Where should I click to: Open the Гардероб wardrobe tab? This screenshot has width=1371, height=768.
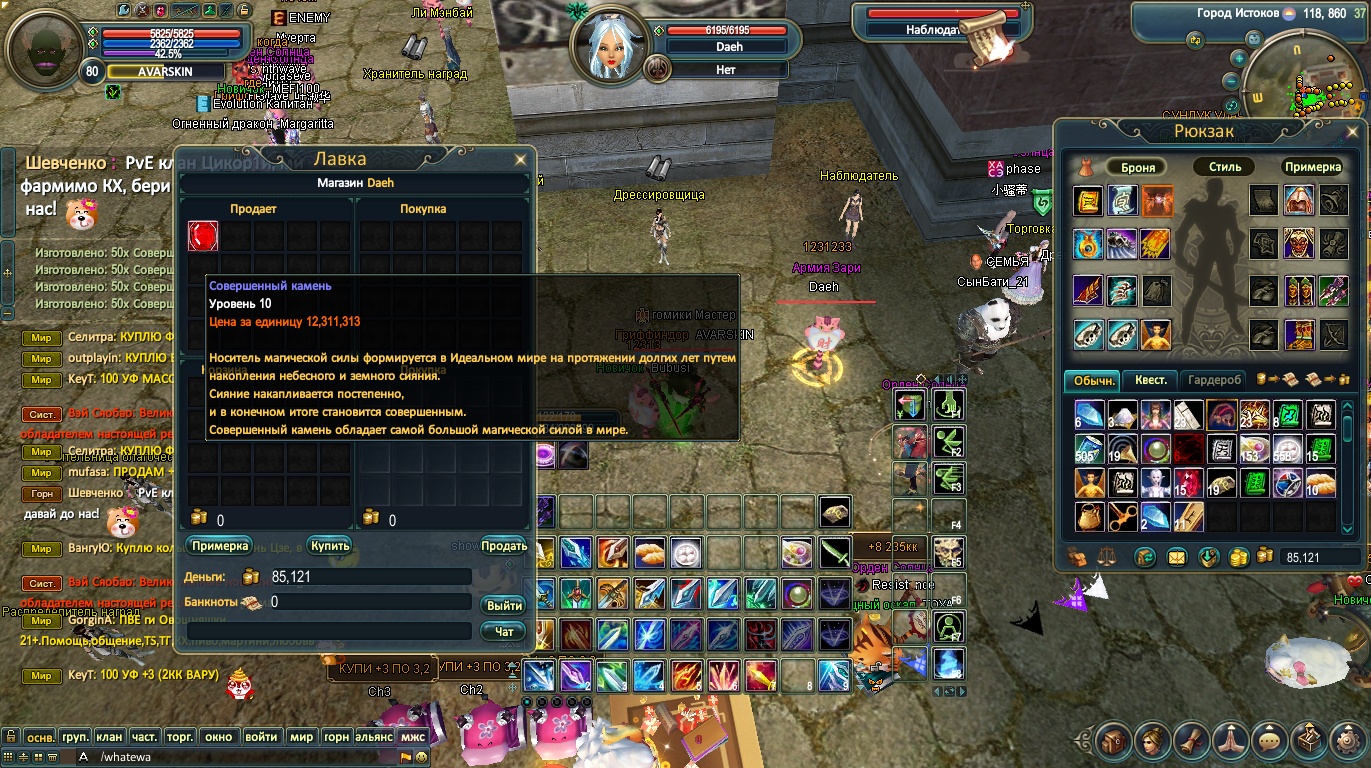(1214, 380)
